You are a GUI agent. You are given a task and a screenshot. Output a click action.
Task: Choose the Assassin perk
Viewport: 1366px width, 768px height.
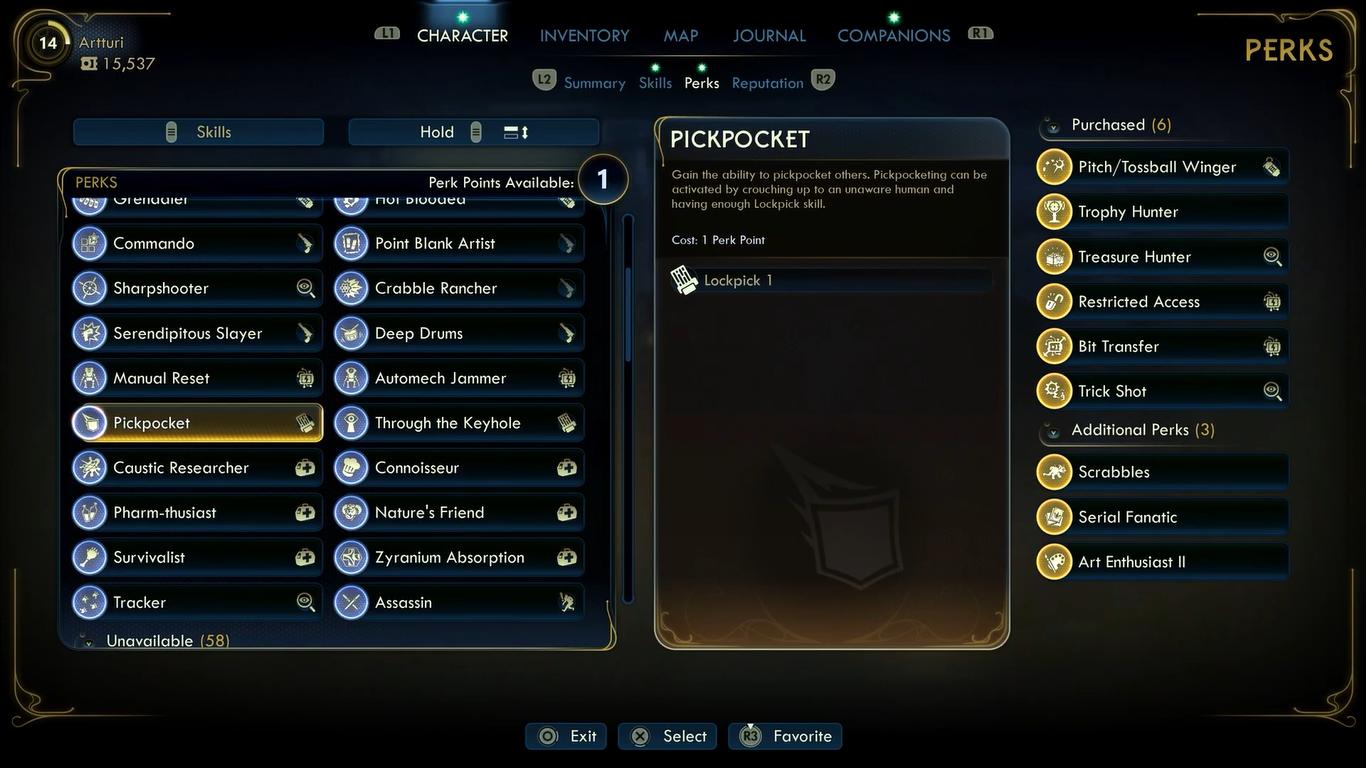tap(459, 602)
